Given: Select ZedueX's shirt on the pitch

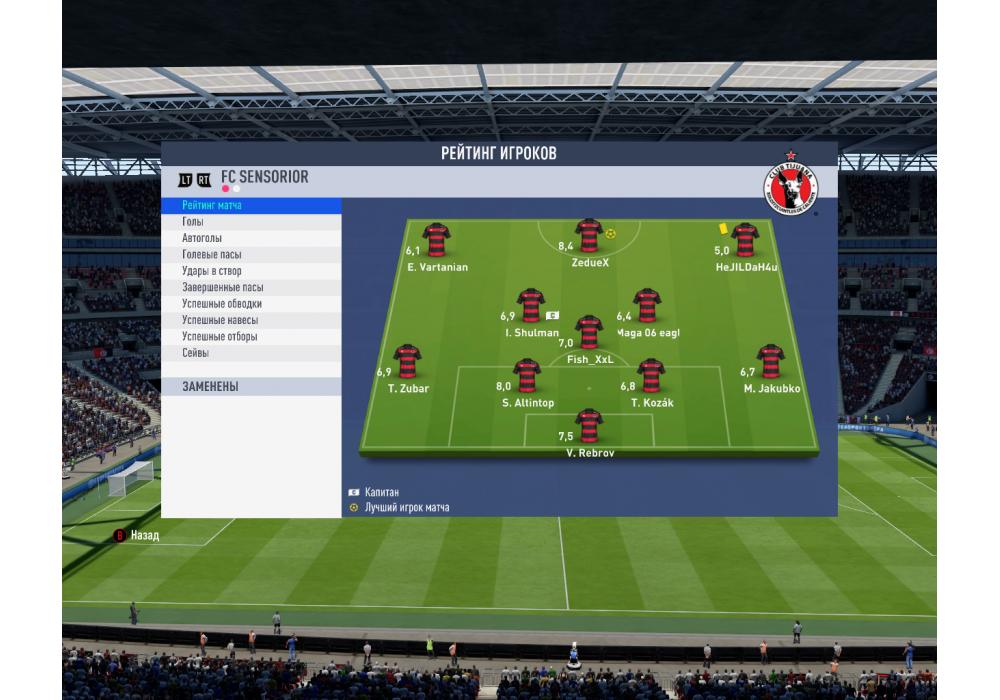Looking at the screenshot, I should point(588,236).
